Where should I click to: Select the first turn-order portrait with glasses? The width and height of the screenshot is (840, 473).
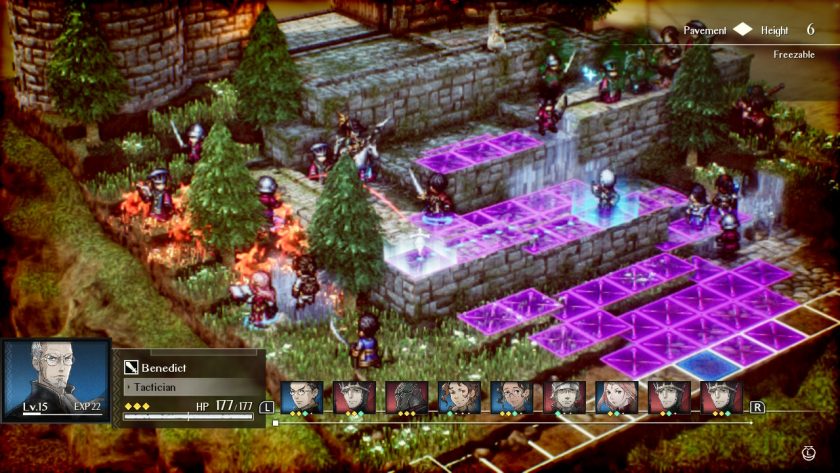[301, 397]
